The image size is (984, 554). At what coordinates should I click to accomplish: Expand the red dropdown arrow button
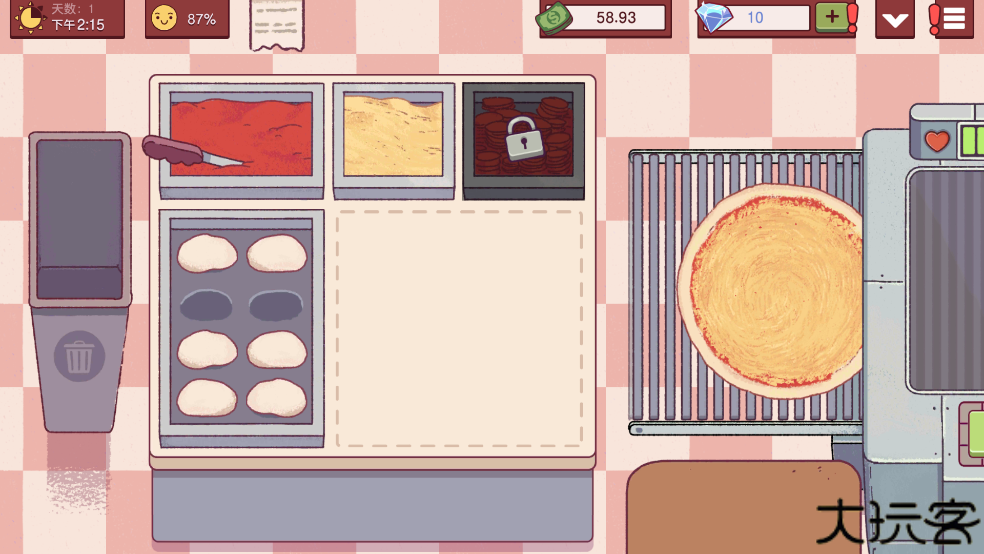click(x=894, y=19)
